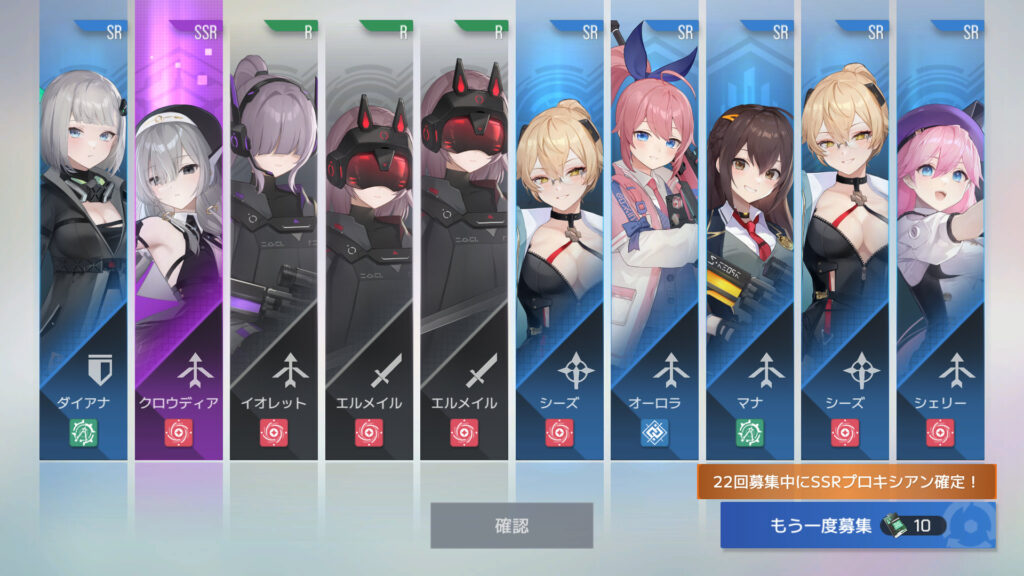Pick the シェリー character card
This screenshot has width=1024, height=576.
point(940,240)
